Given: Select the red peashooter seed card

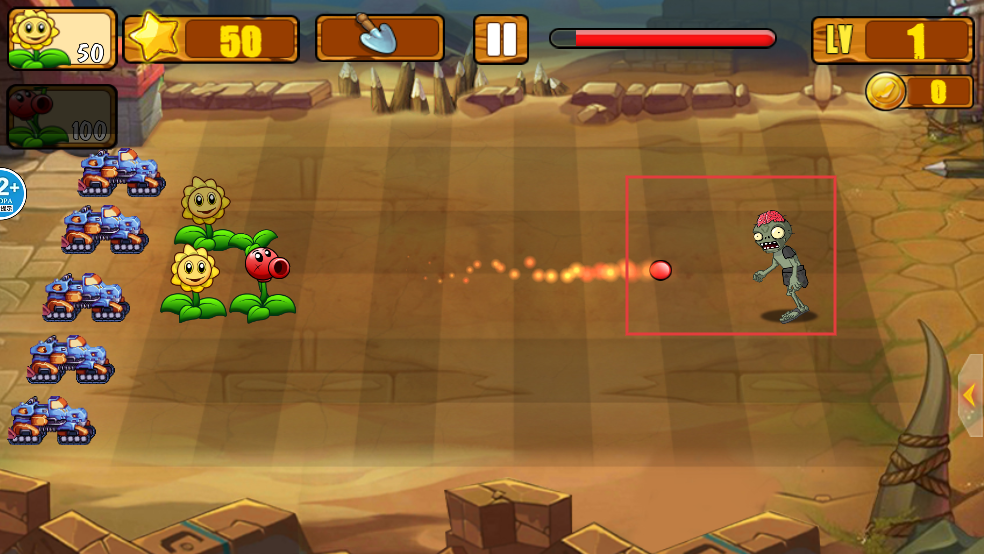Looking at the screenshot, I should click(x=62, y=117).
